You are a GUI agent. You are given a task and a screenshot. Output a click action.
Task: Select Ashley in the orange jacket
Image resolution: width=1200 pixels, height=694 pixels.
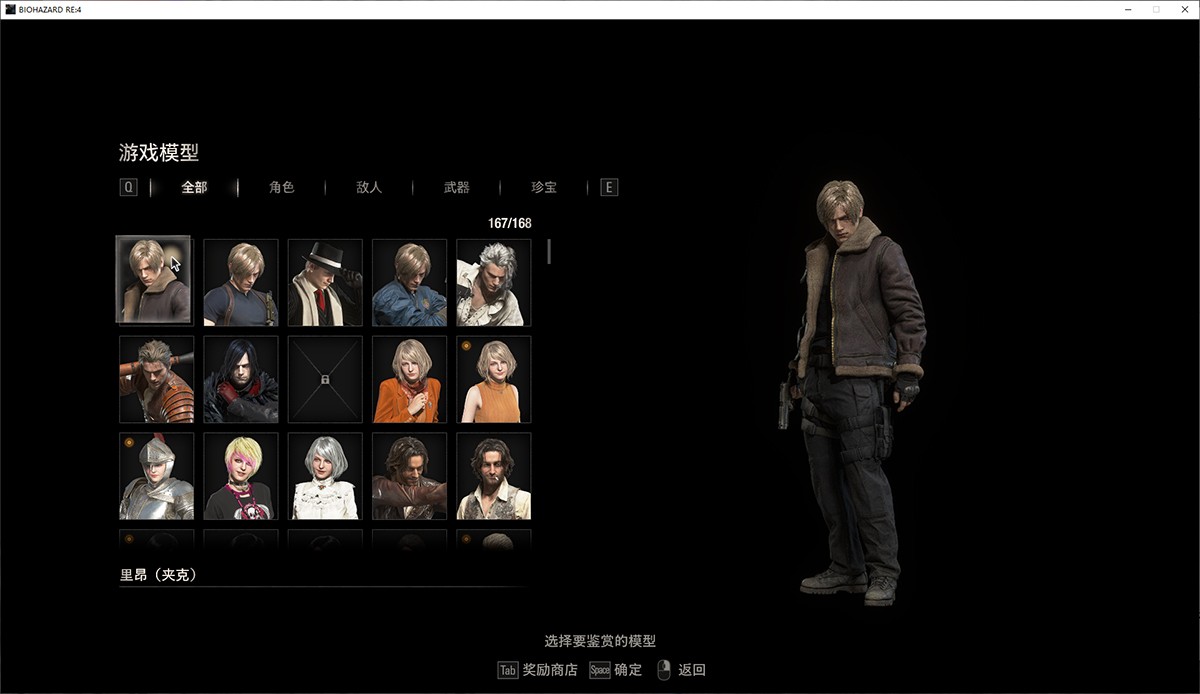(409, 379)
